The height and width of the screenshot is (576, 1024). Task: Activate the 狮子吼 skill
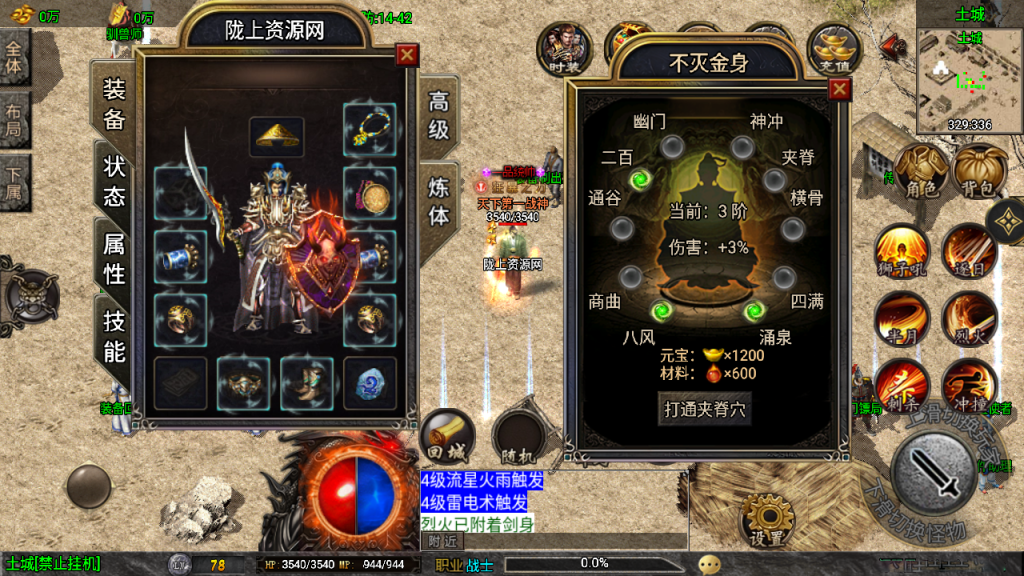tap(900, 250)
